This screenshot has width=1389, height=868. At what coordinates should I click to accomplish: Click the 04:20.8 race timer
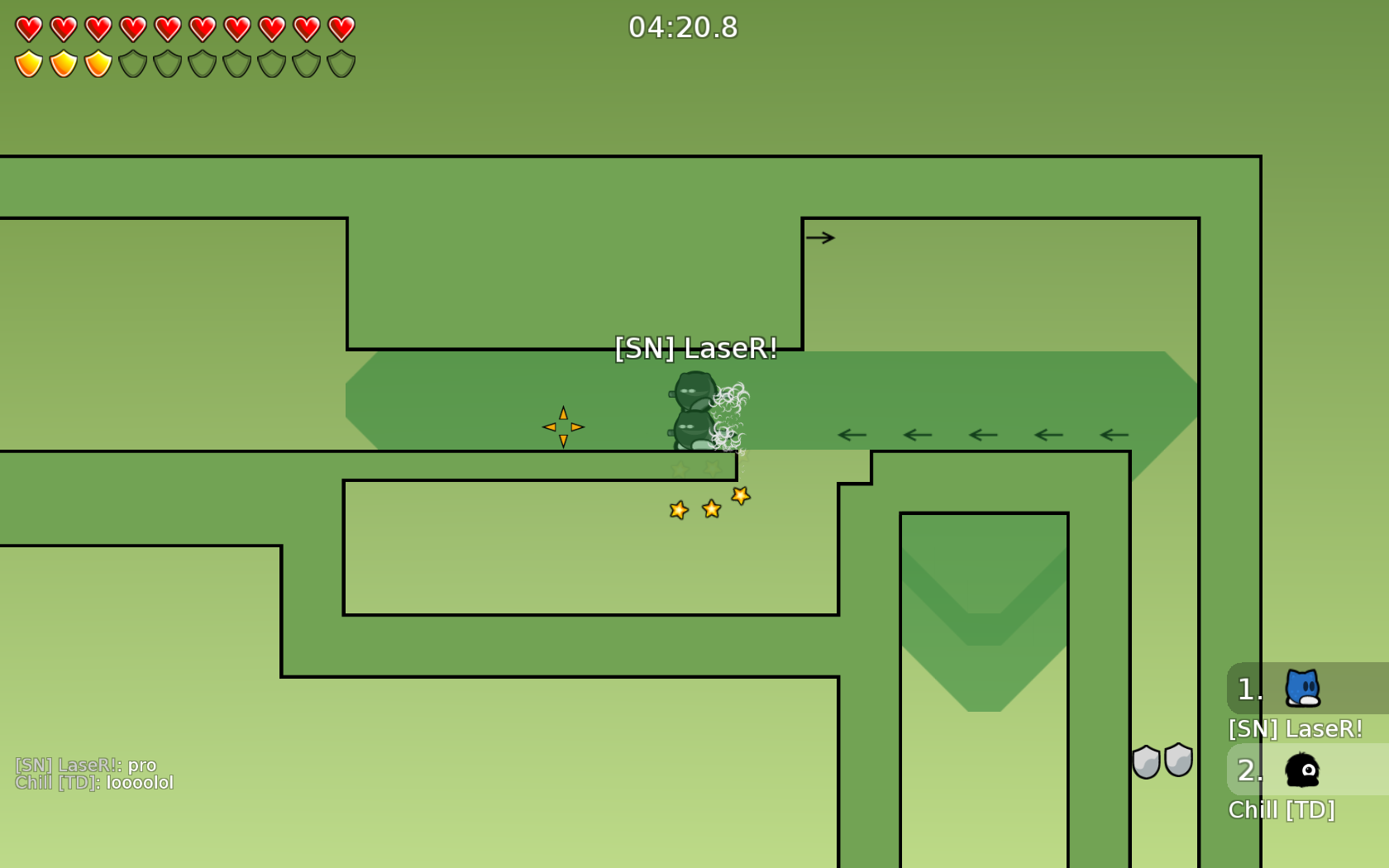pos(681,27)
